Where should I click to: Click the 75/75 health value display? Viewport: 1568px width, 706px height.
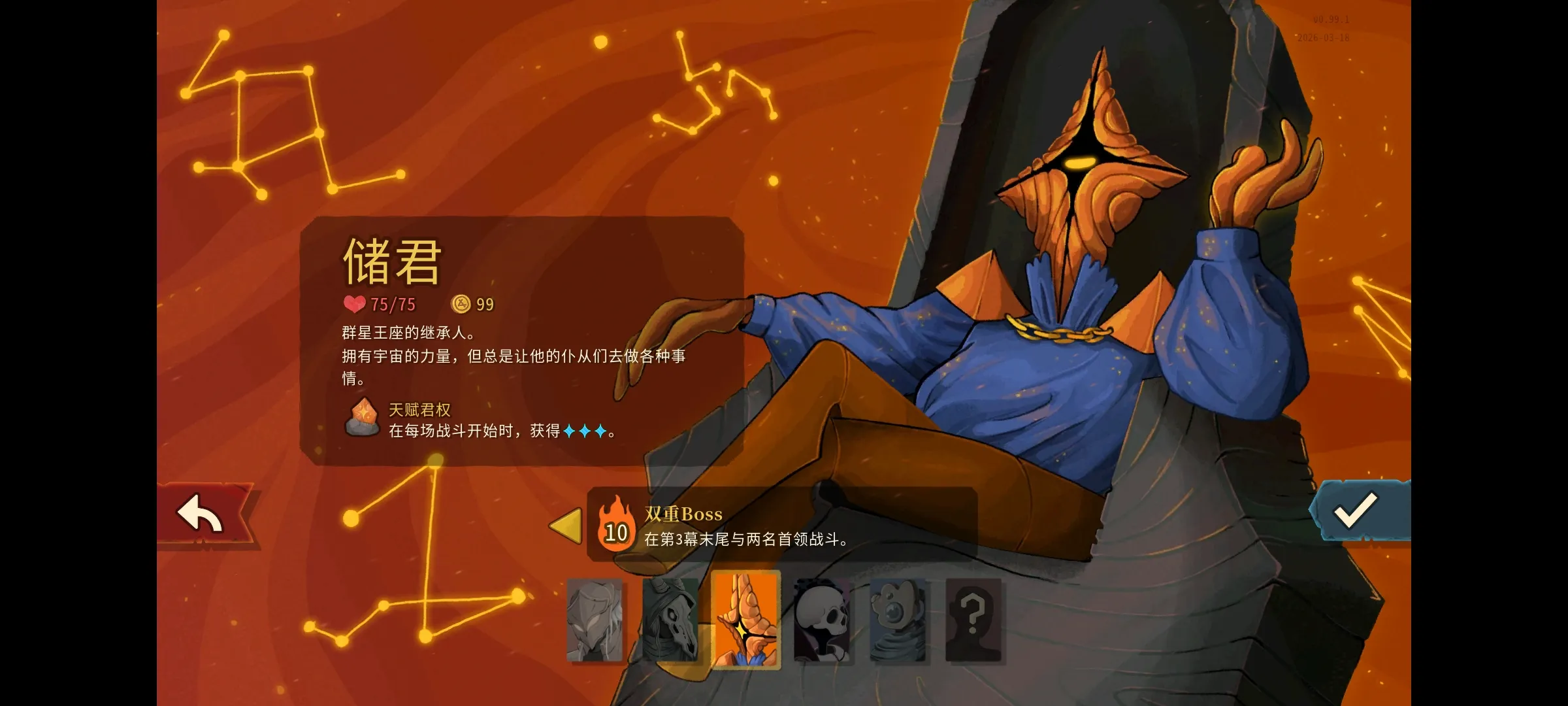[392, 304]
